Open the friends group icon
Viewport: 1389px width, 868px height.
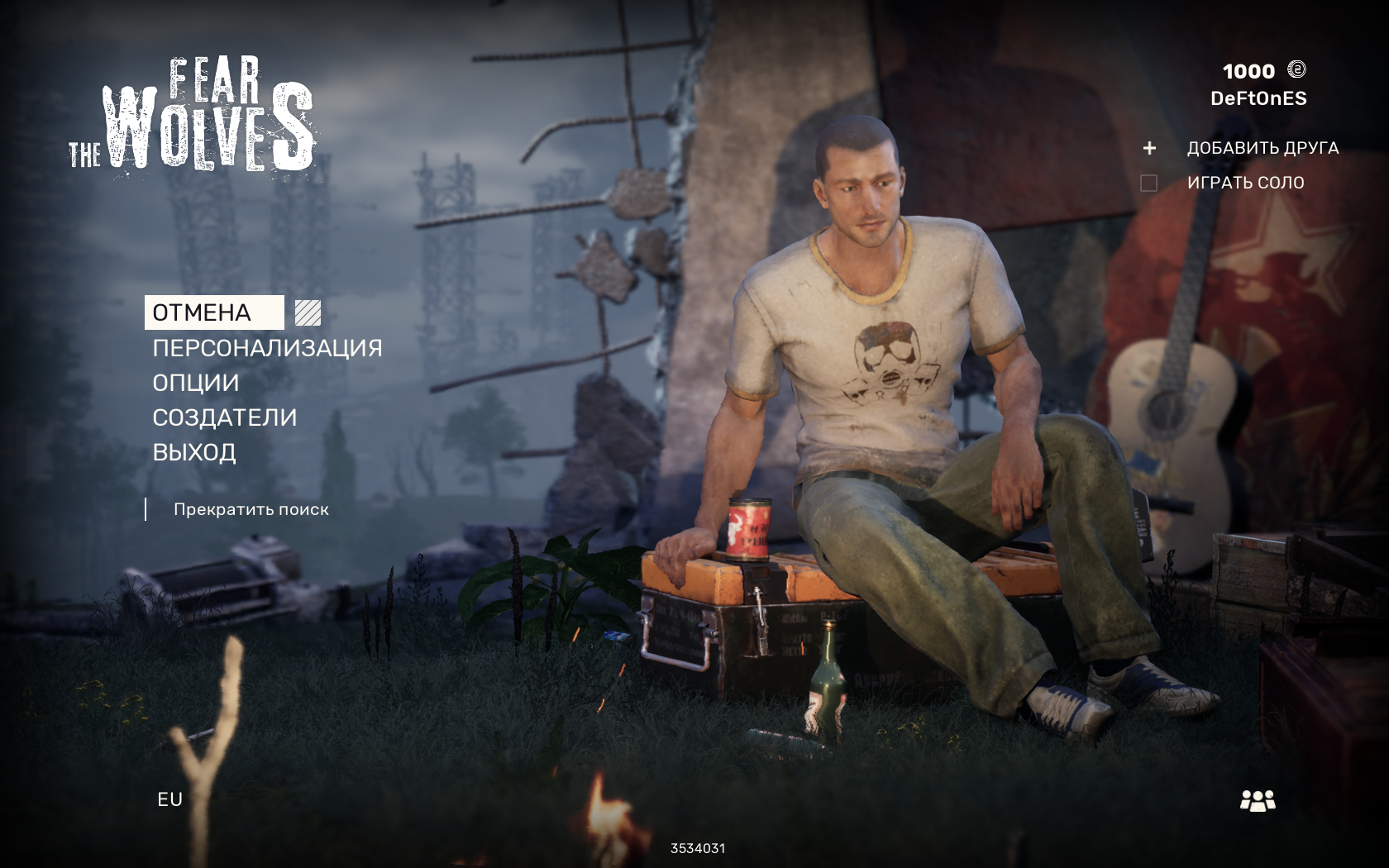tap(1258, 800)
